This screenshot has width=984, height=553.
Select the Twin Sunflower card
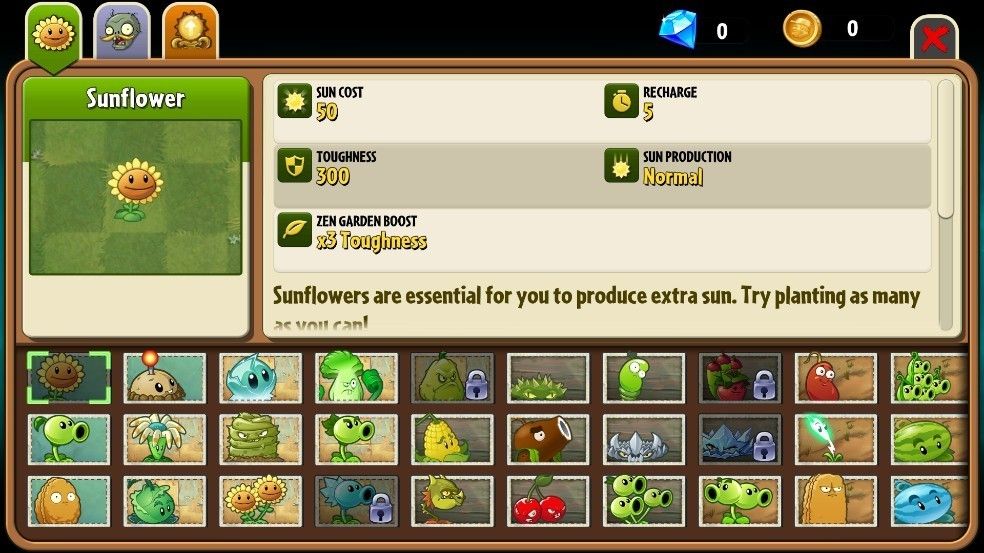click(260, 501)
